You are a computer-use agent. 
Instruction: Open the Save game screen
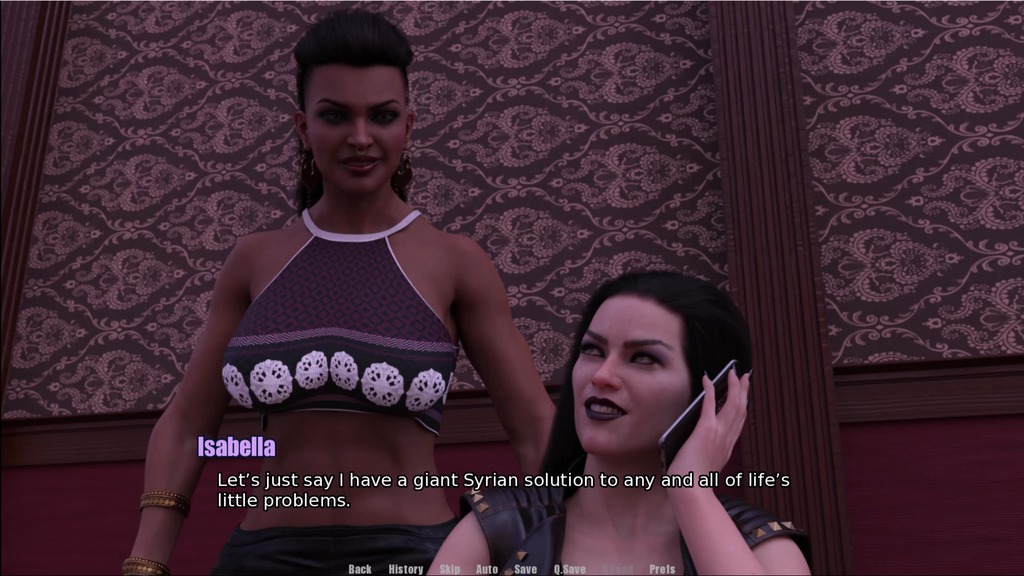(526, 569)
